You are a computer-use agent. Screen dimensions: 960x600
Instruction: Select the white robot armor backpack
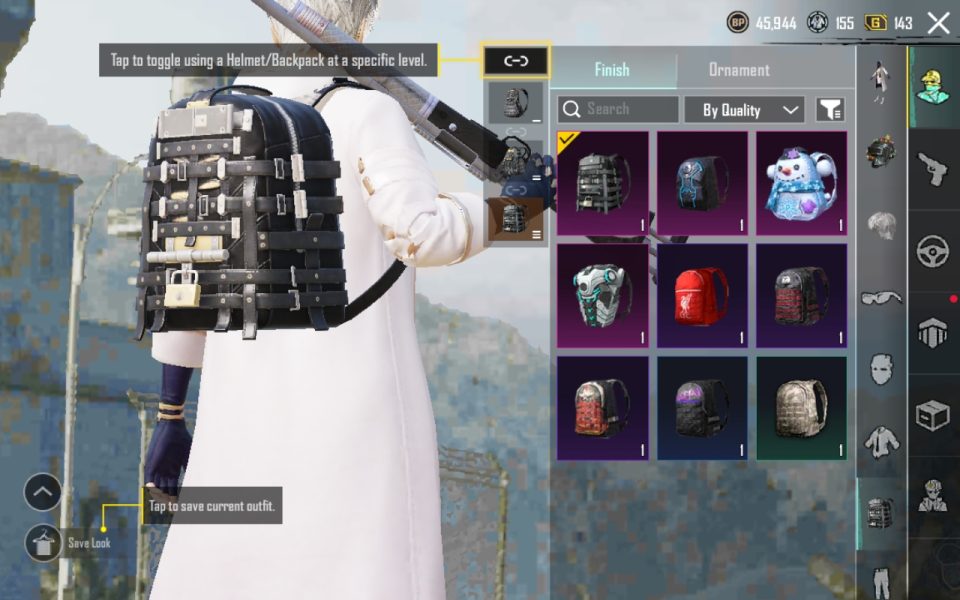click(602, 295)
